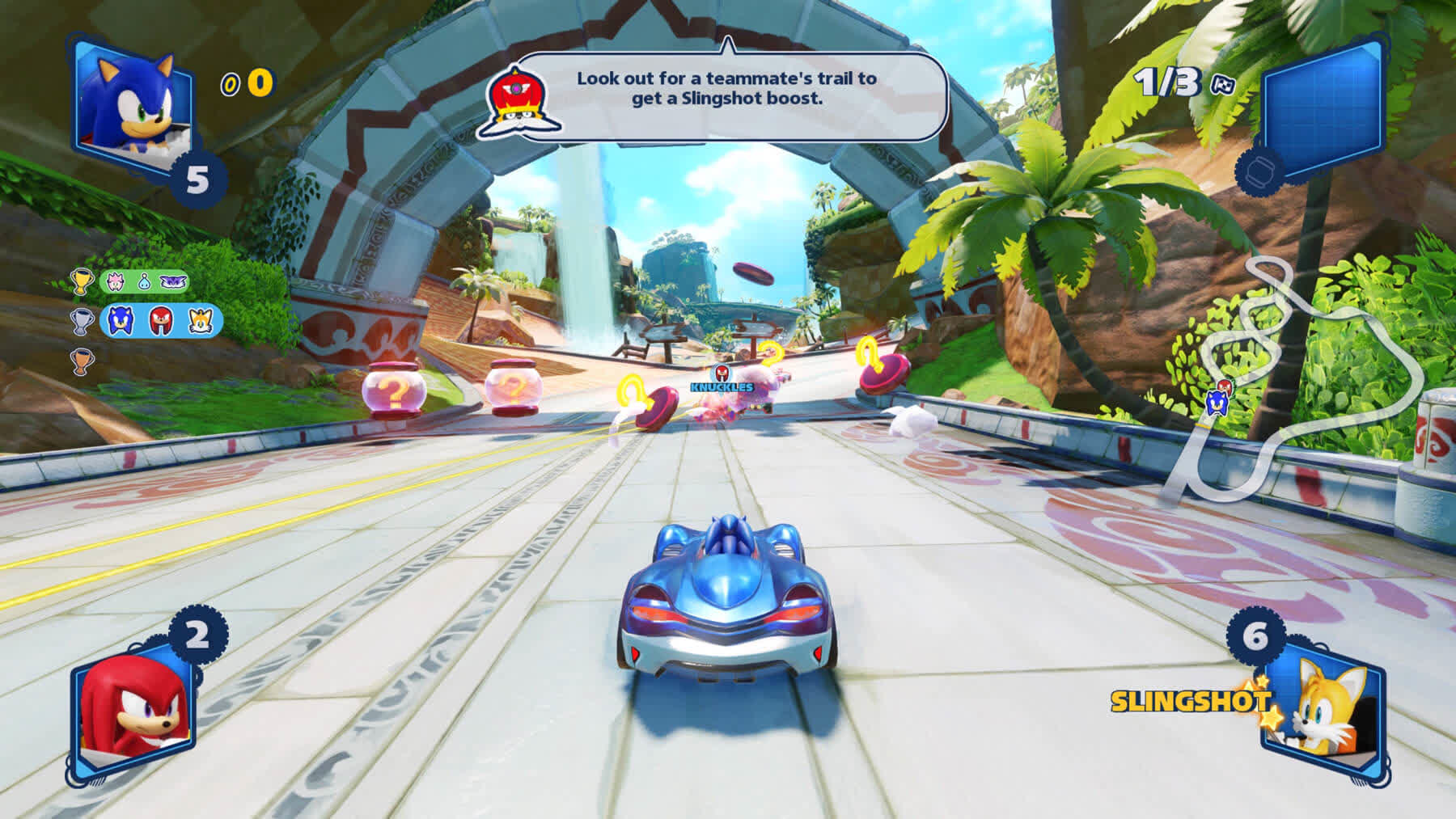Select the gold trophy icon
The width and height of the screenshot is (1456, 819).
83,282
